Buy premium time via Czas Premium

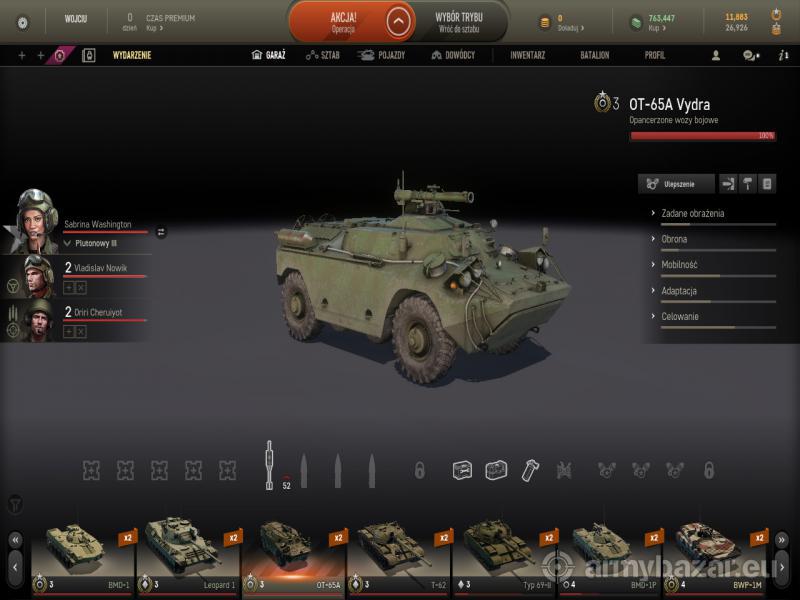pyautogui.click(x=170, y=22)
